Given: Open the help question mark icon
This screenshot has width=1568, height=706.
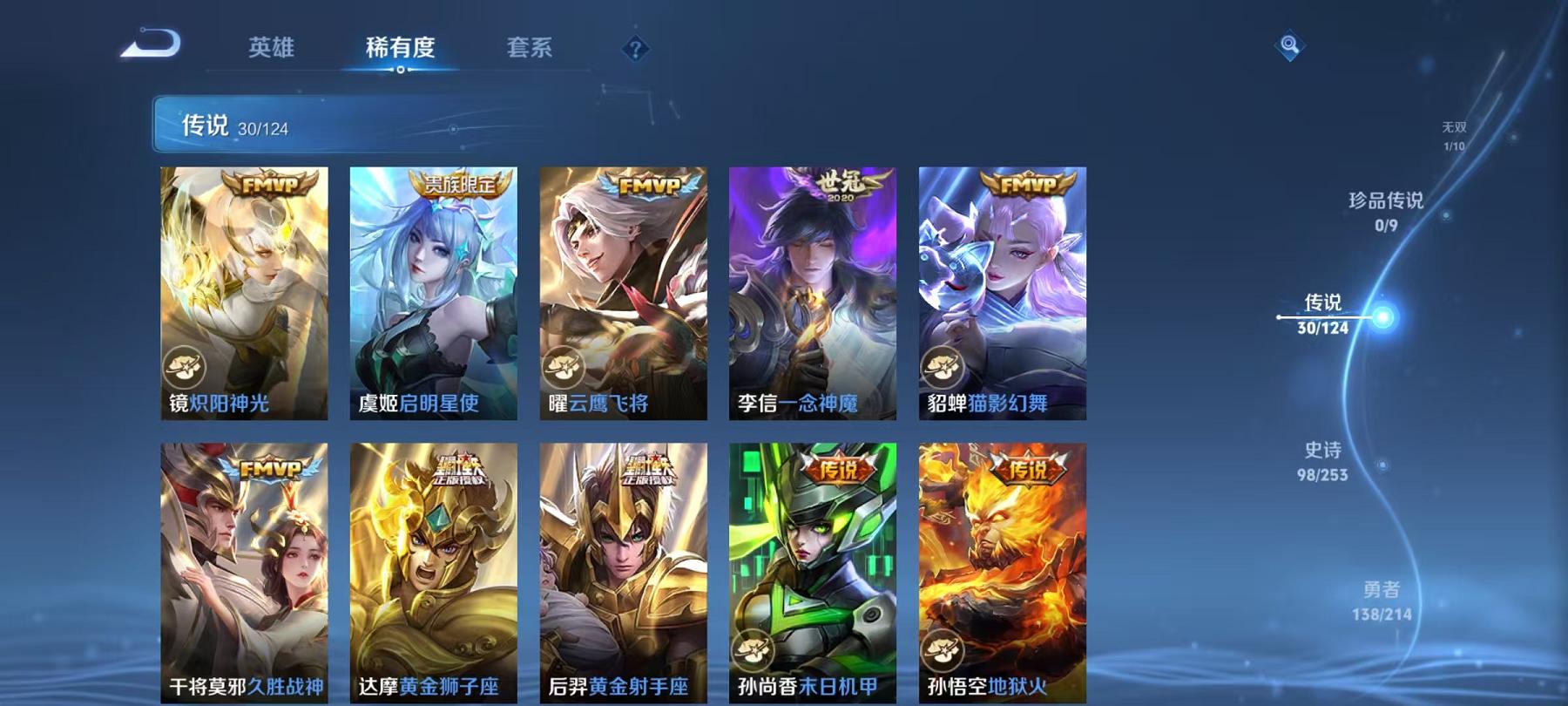Looking at the screenshot, I should pyautogui.click(x=636, y=48).
